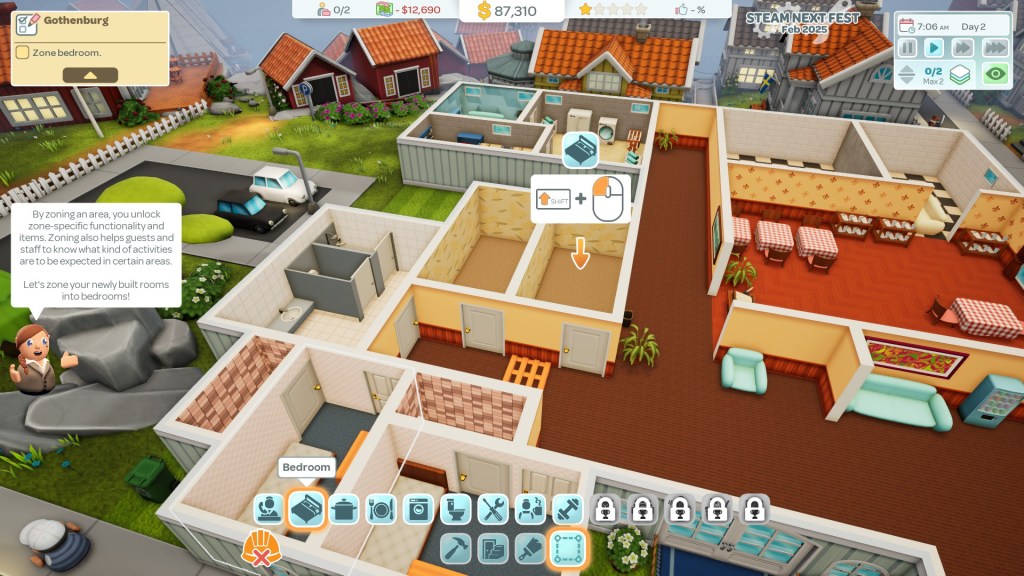This screenshot has height=576, width=1024.
Task: Pick the wrench and screwdriver maintenance zone
Action: click(493, 509)
